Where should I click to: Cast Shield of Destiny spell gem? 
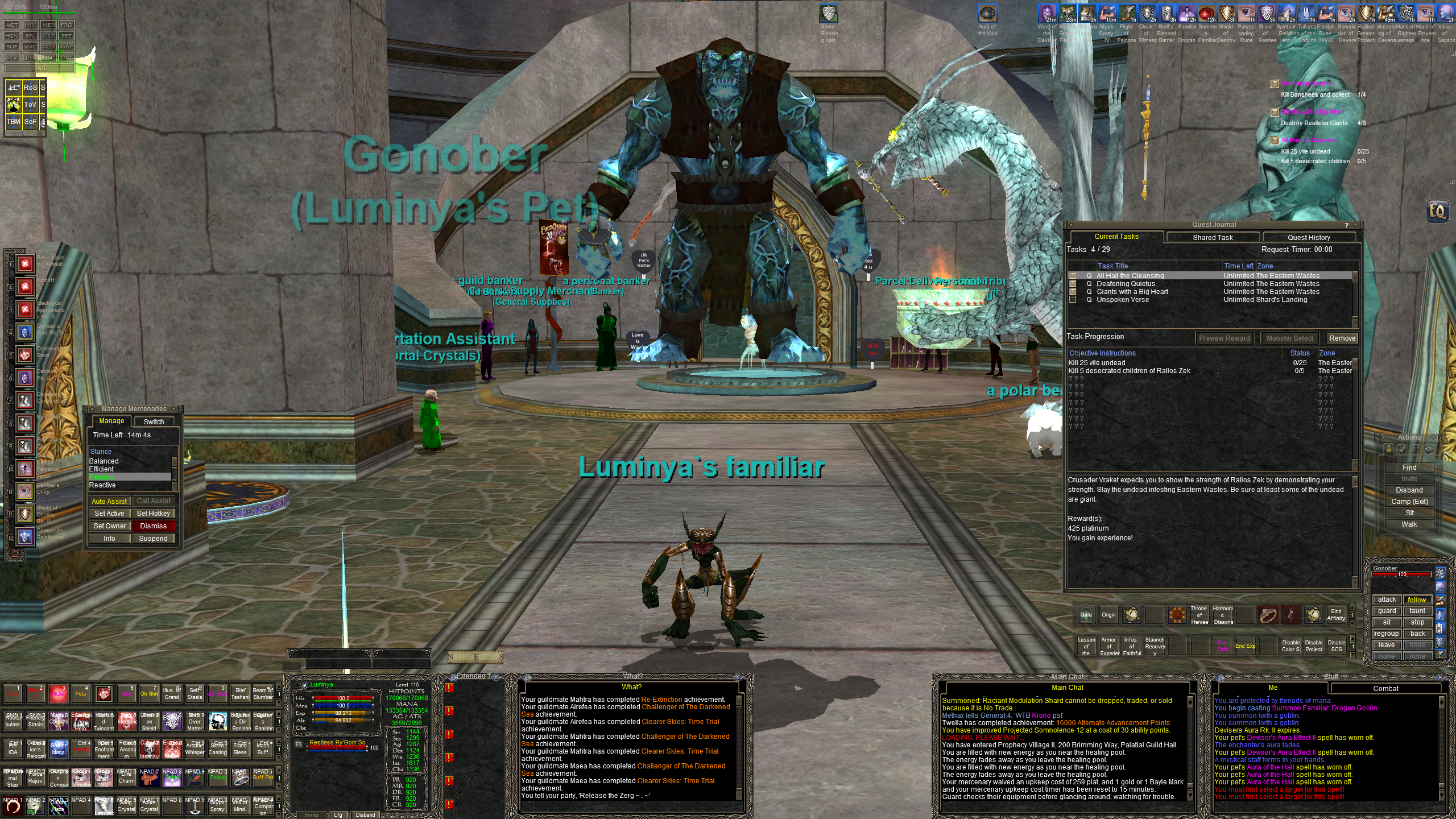click(x=25, y=514)
